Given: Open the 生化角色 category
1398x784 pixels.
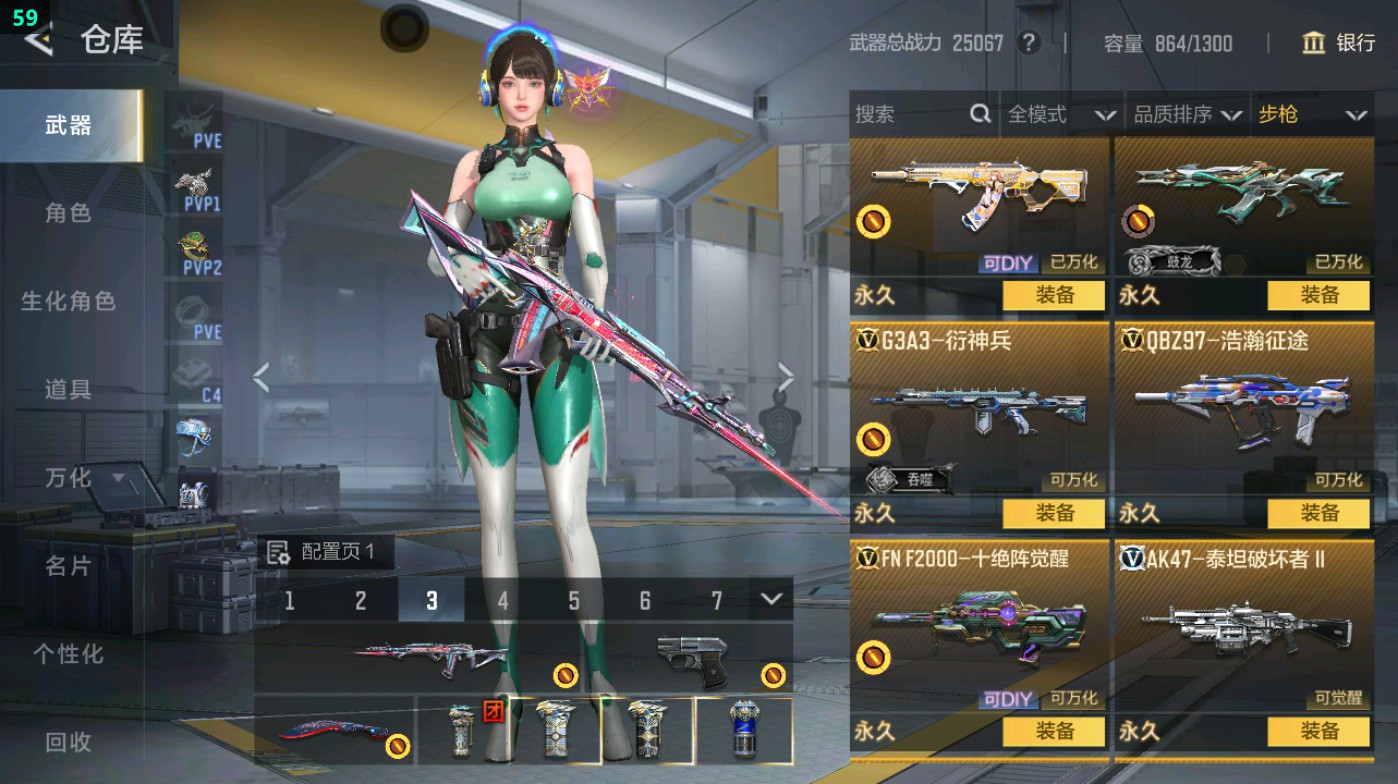Looking at the screenshot, I should pos(68,301).
